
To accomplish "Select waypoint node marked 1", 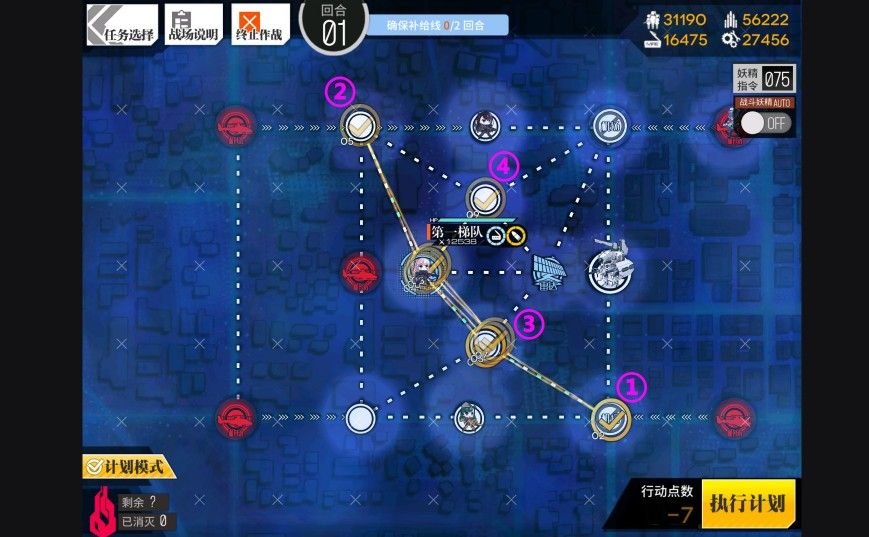I will [x=610, y=417].
